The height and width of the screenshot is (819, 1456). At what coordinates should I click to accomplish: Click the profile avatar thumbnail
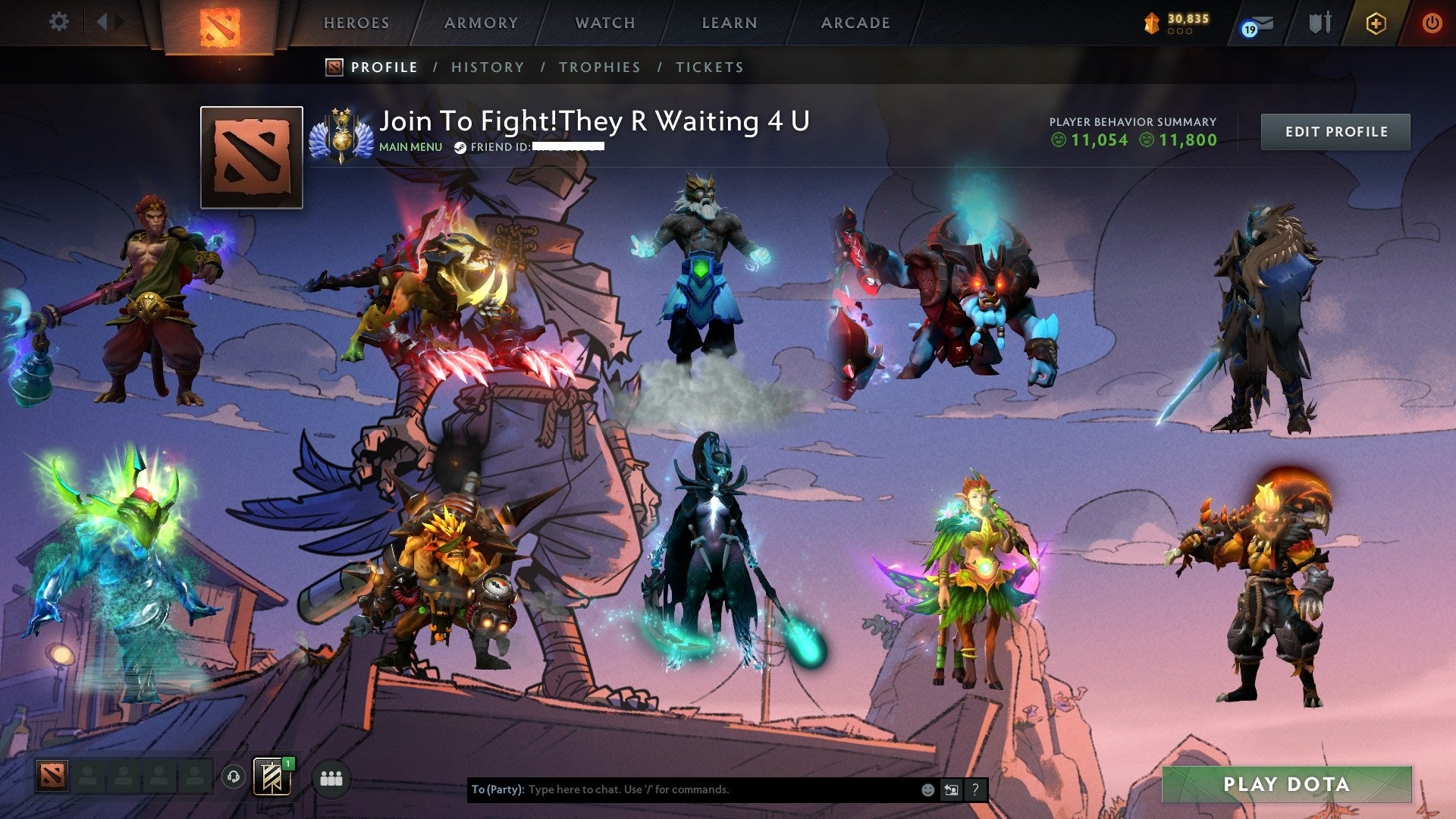coord(250,157)
